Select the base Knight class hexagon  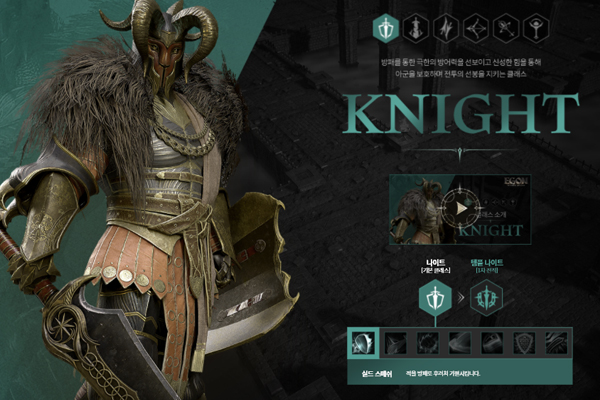[436, 297]
